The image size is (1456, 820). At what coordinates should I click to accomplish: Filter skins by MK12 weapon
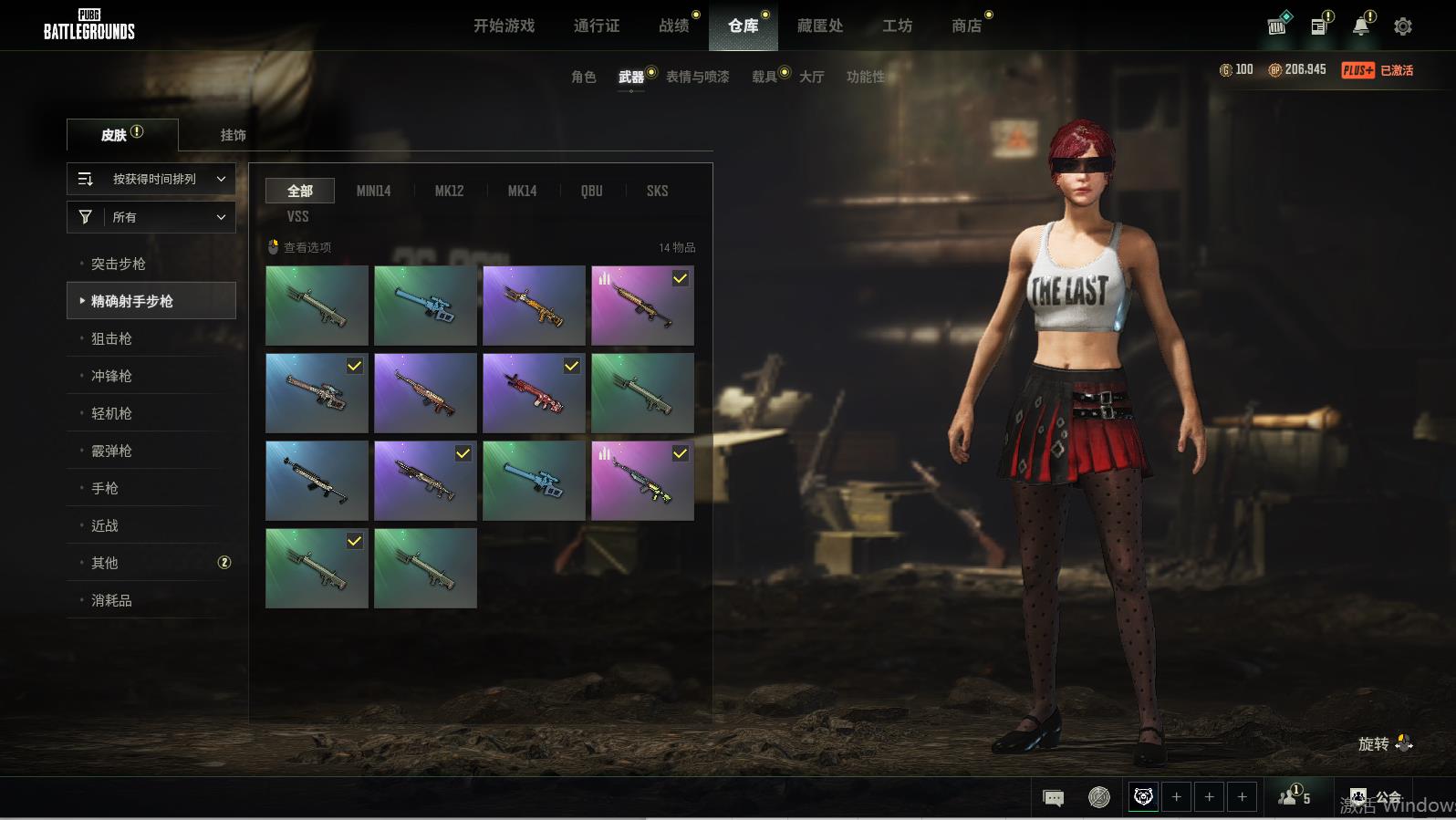pos(449,191)
